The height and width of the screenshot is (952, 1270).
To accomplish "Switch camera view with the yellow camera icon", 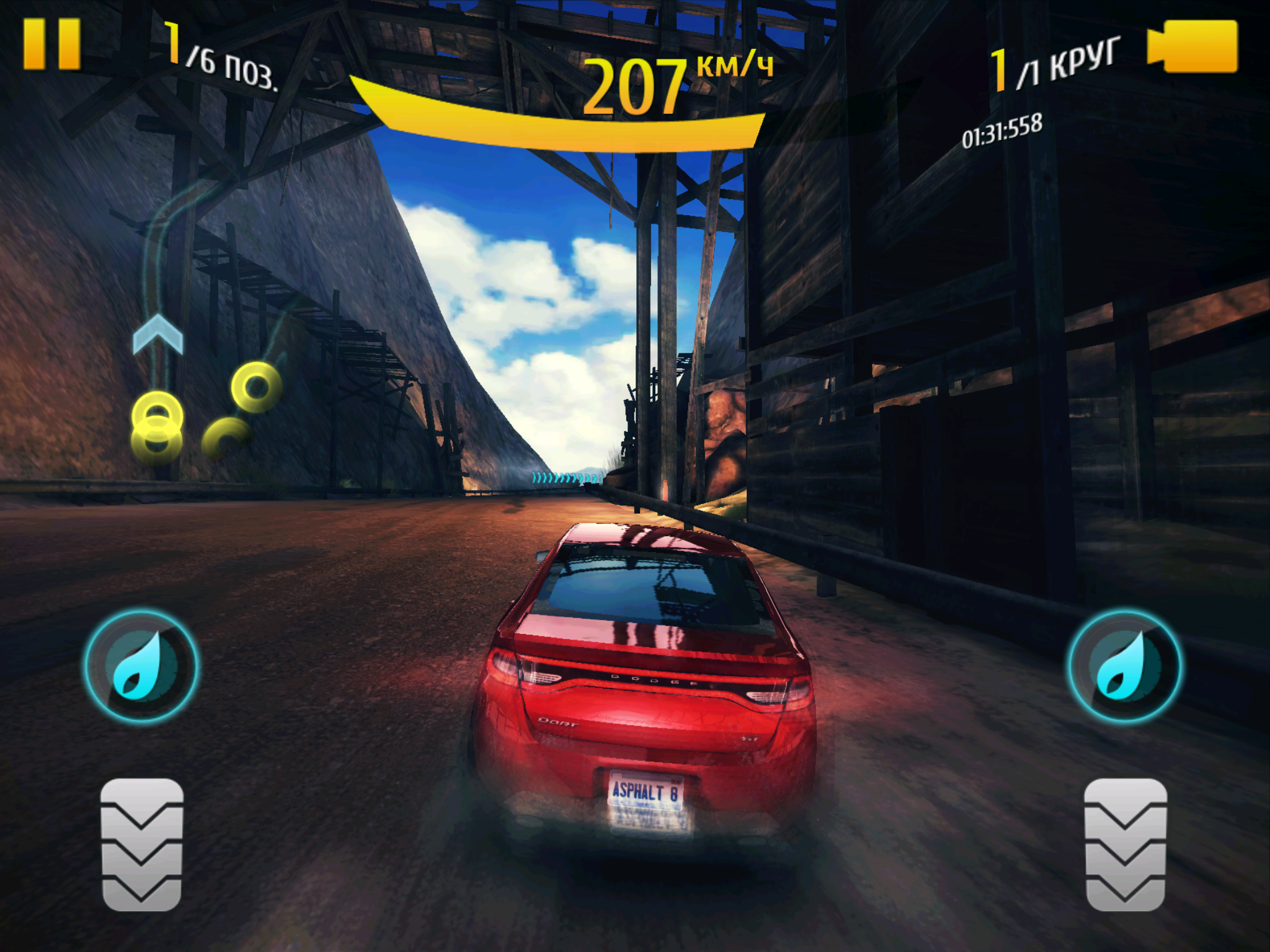I will pyautogui.click(x=1192, y=46).
